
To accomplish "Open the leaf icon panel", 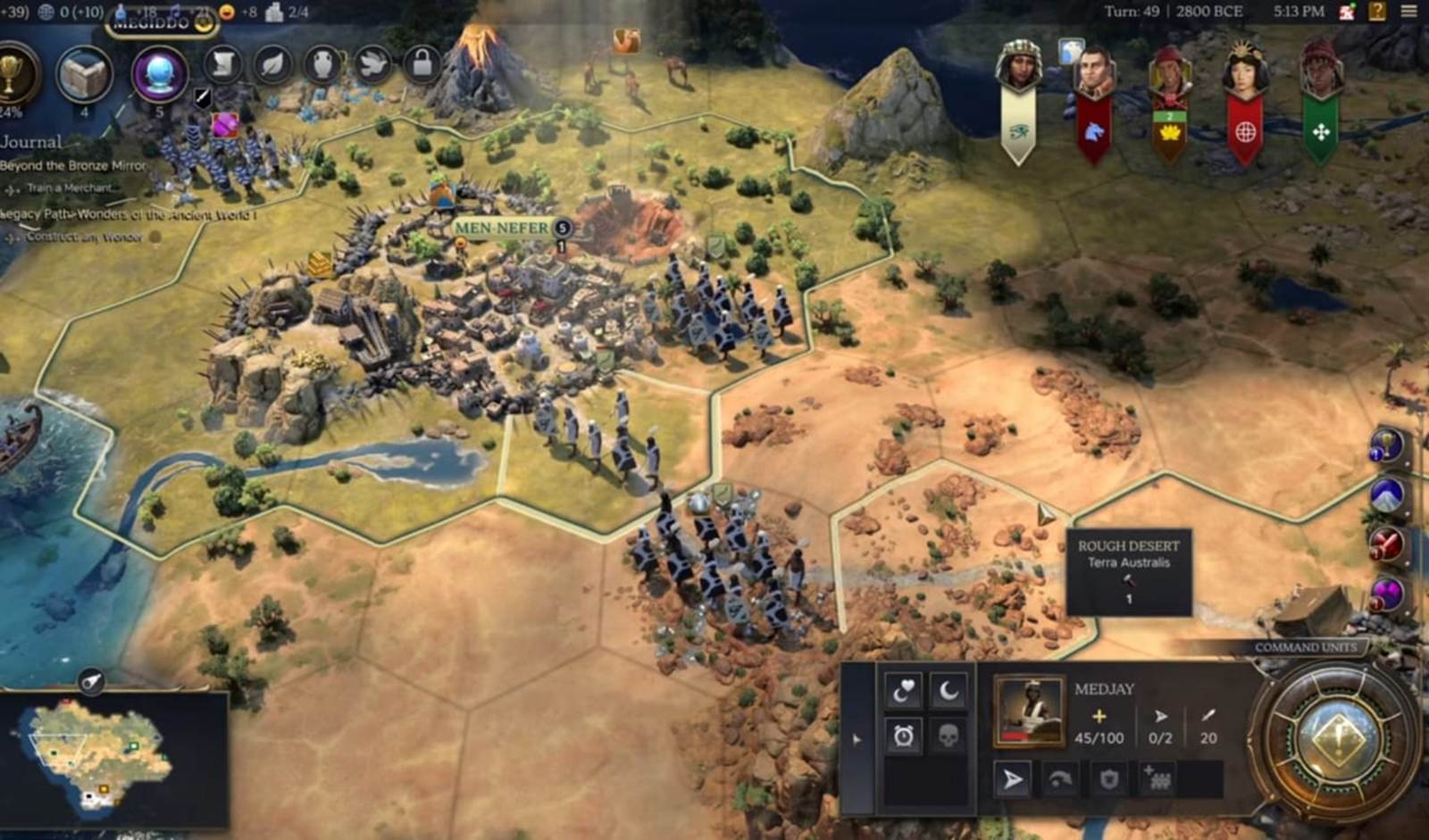I will tap(273, 64).
